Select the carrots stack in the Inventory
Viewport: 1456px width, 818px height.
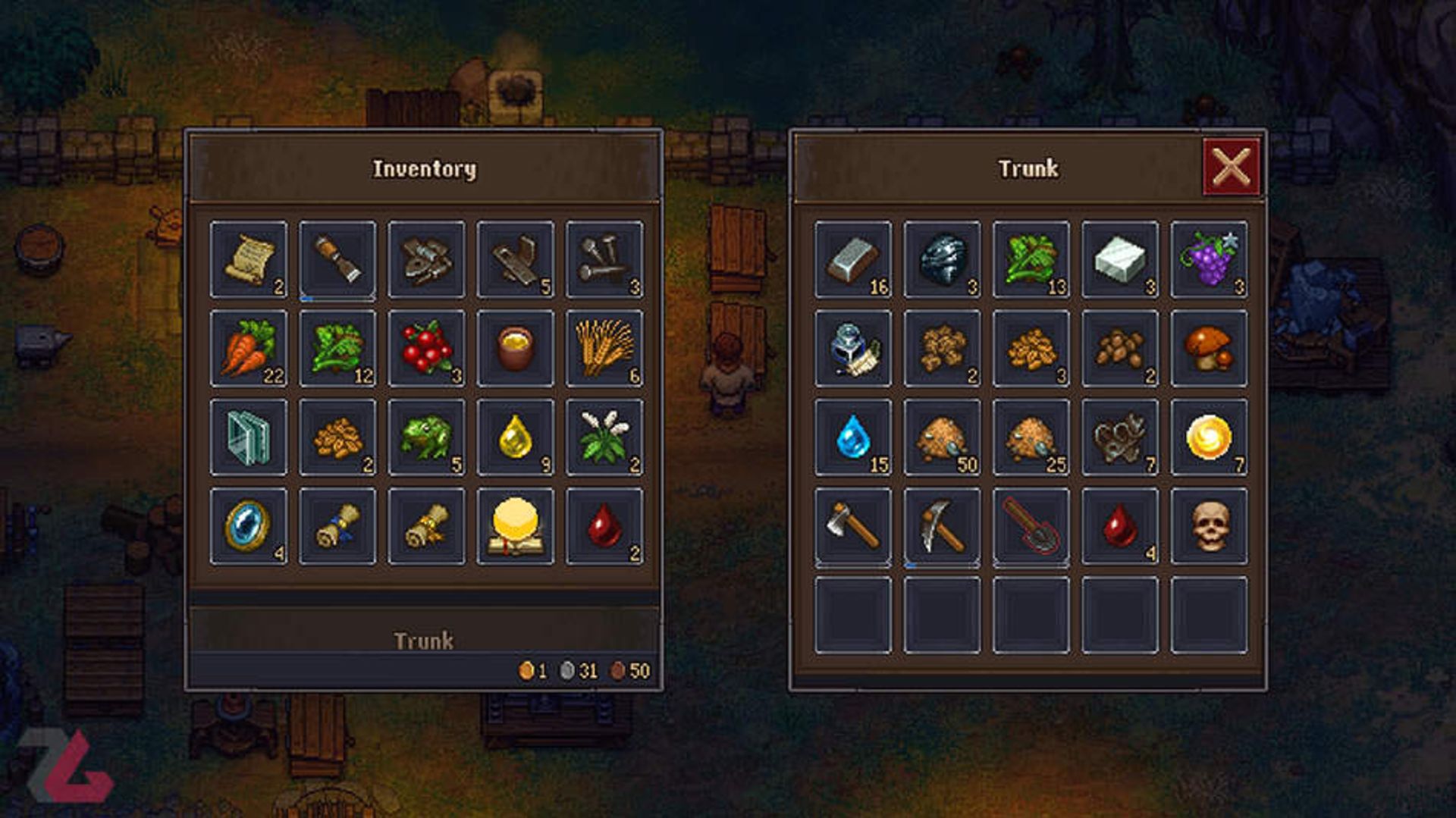[249, 349]
